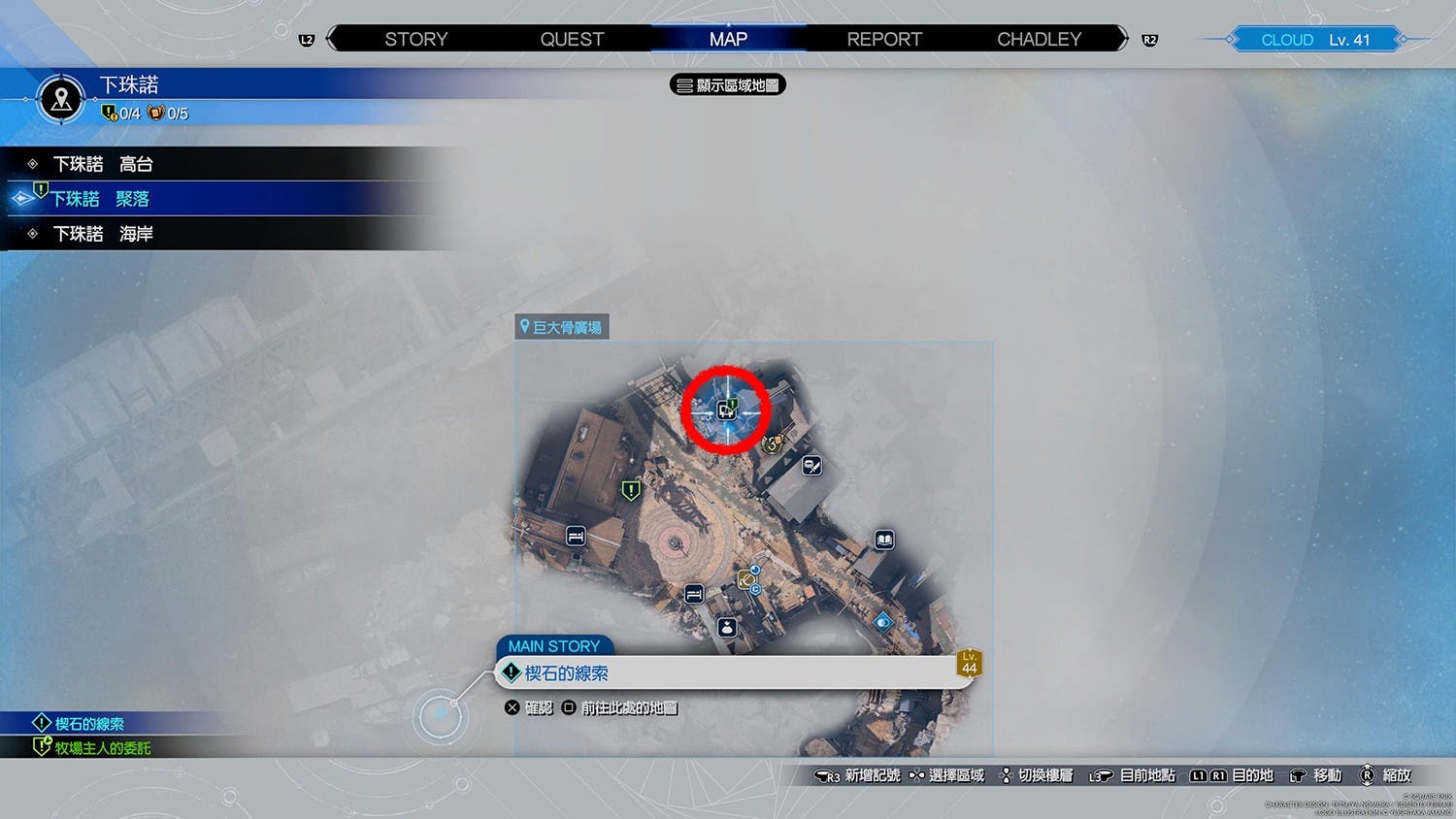Click the item shop bag marker
Screen dimensions: 1456x819
(727, 628)
